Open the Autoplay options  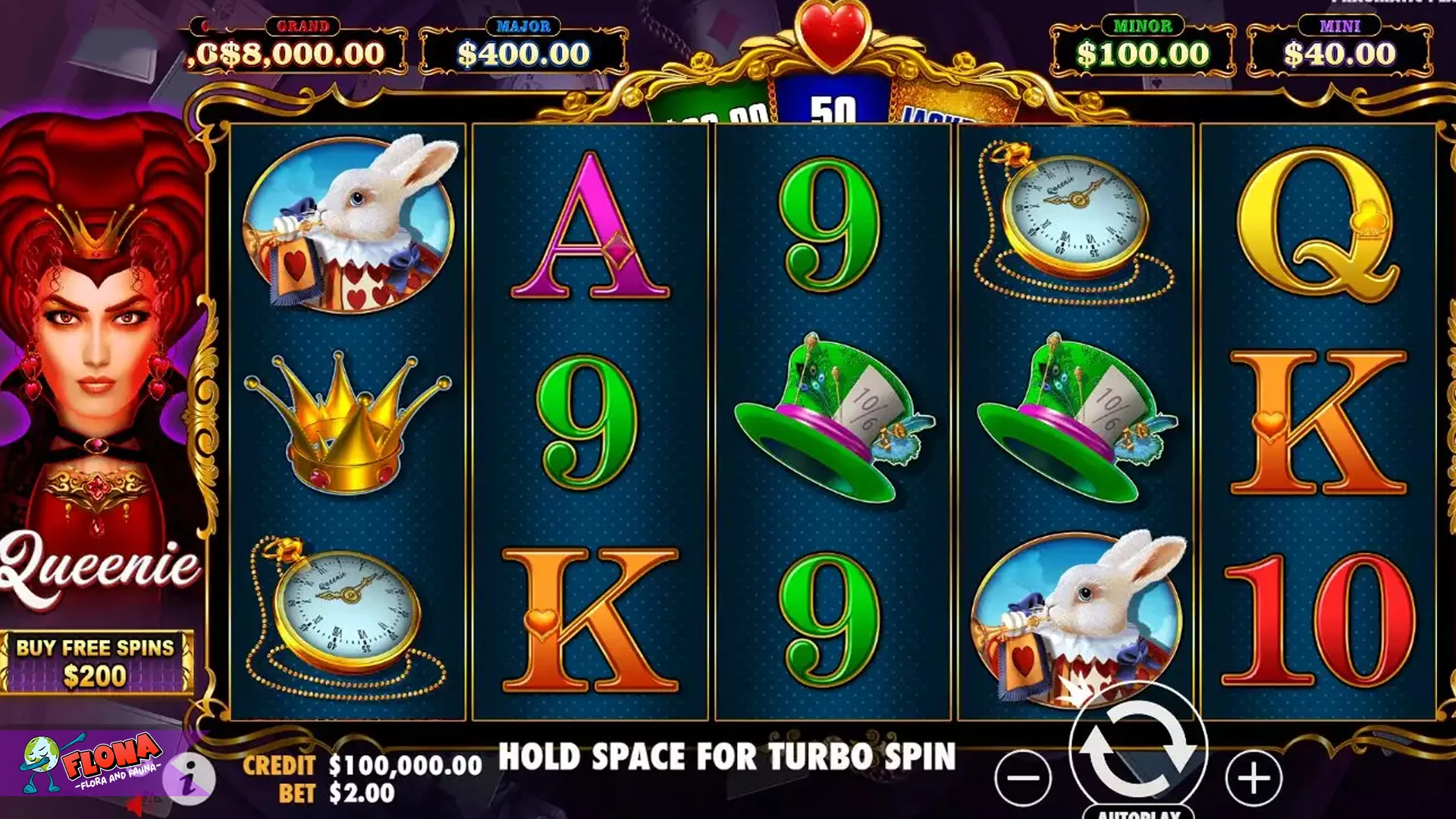pyautogui.click(x=1138, y=812)
